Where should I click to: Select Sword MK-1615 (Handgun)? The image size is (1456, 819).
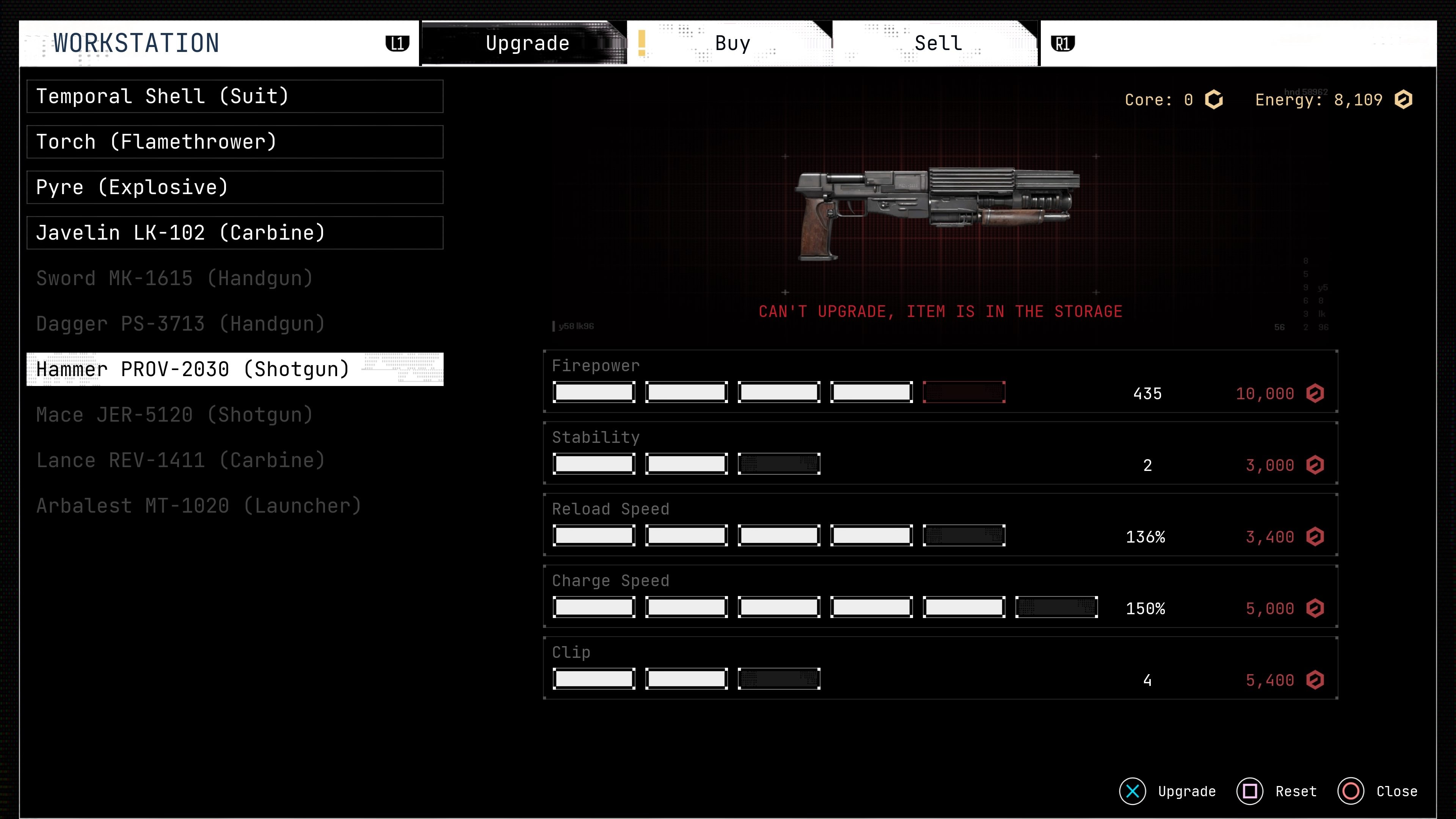(x=235, y=279)
